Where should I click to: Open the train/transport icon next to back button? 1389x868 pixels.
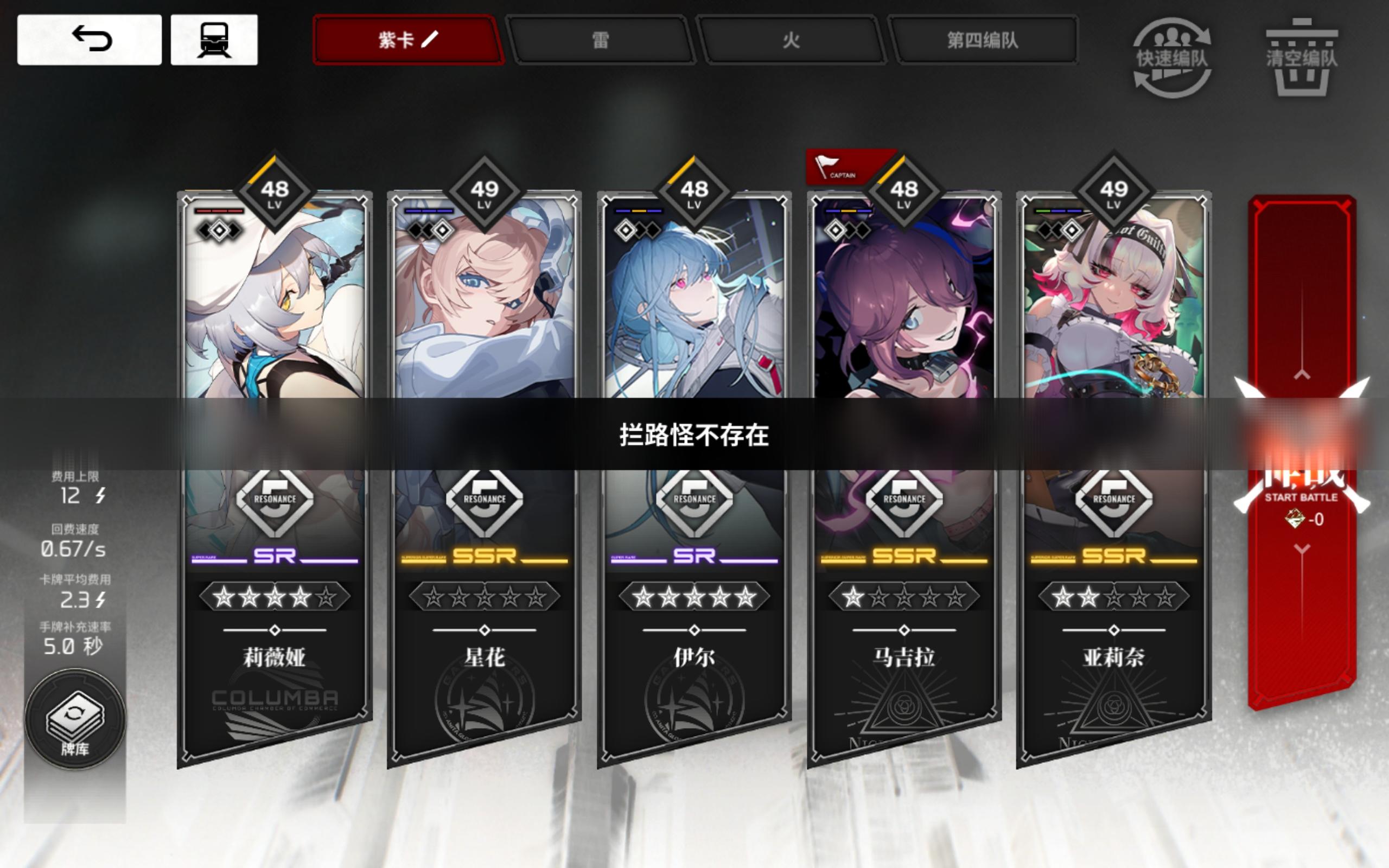coord(218,39)
